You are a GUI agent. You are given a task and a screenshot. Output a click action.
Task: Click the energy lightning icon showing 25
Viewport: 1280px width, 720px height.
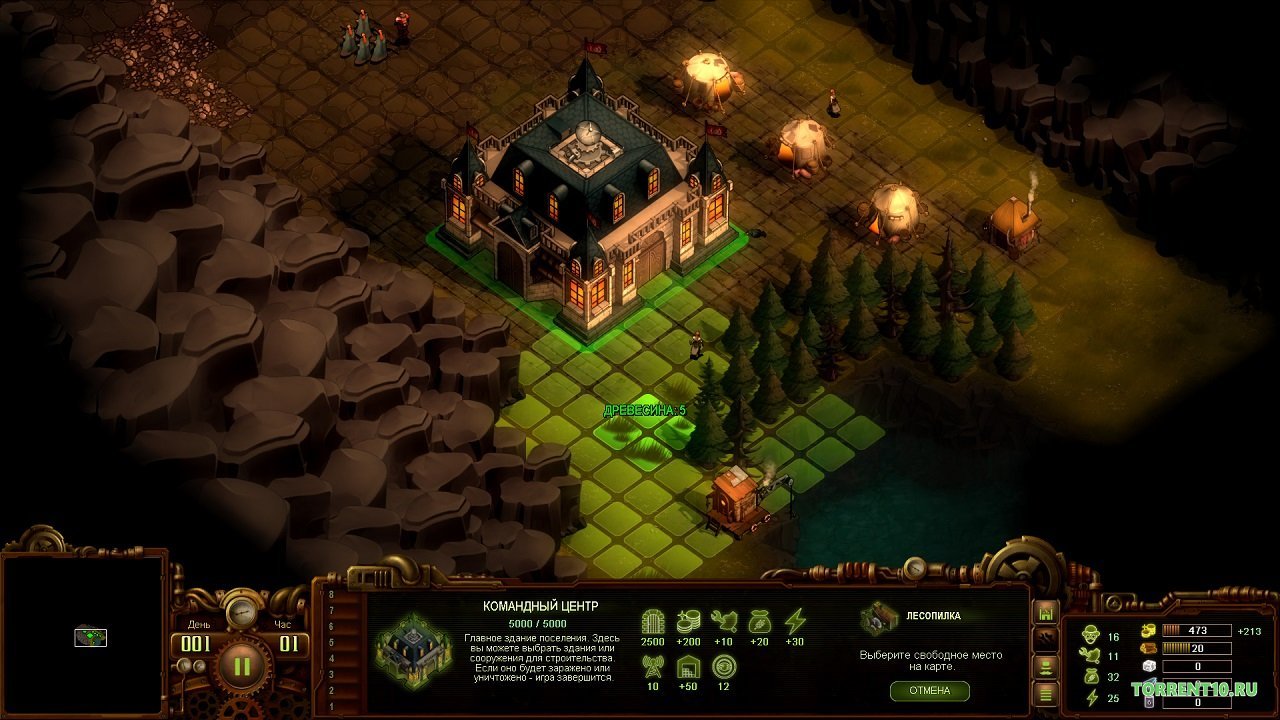pyautogui.click(x=1092, y=697)
